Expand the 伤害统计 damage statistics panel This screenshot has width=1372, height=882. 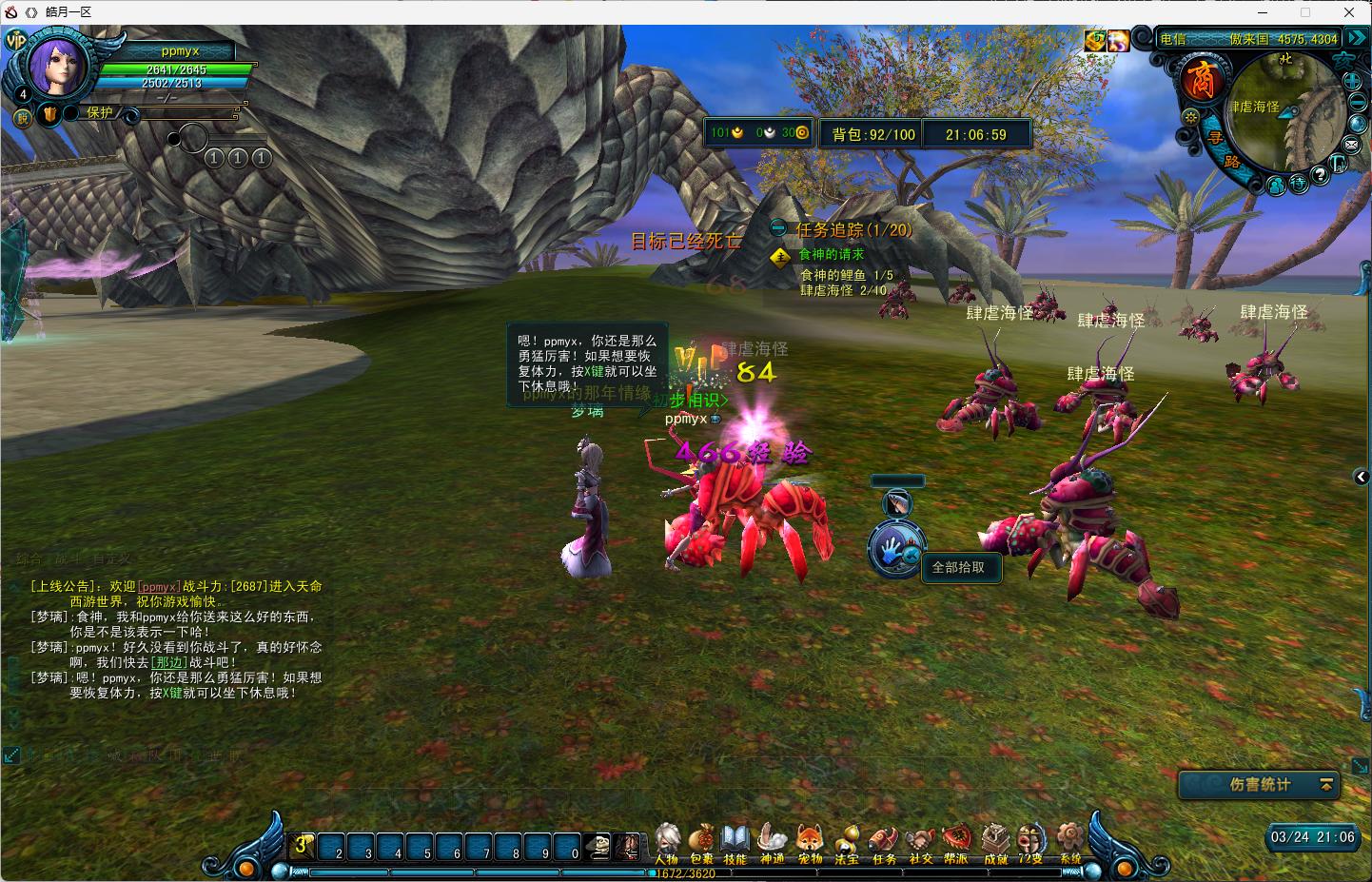(1325, 784)
